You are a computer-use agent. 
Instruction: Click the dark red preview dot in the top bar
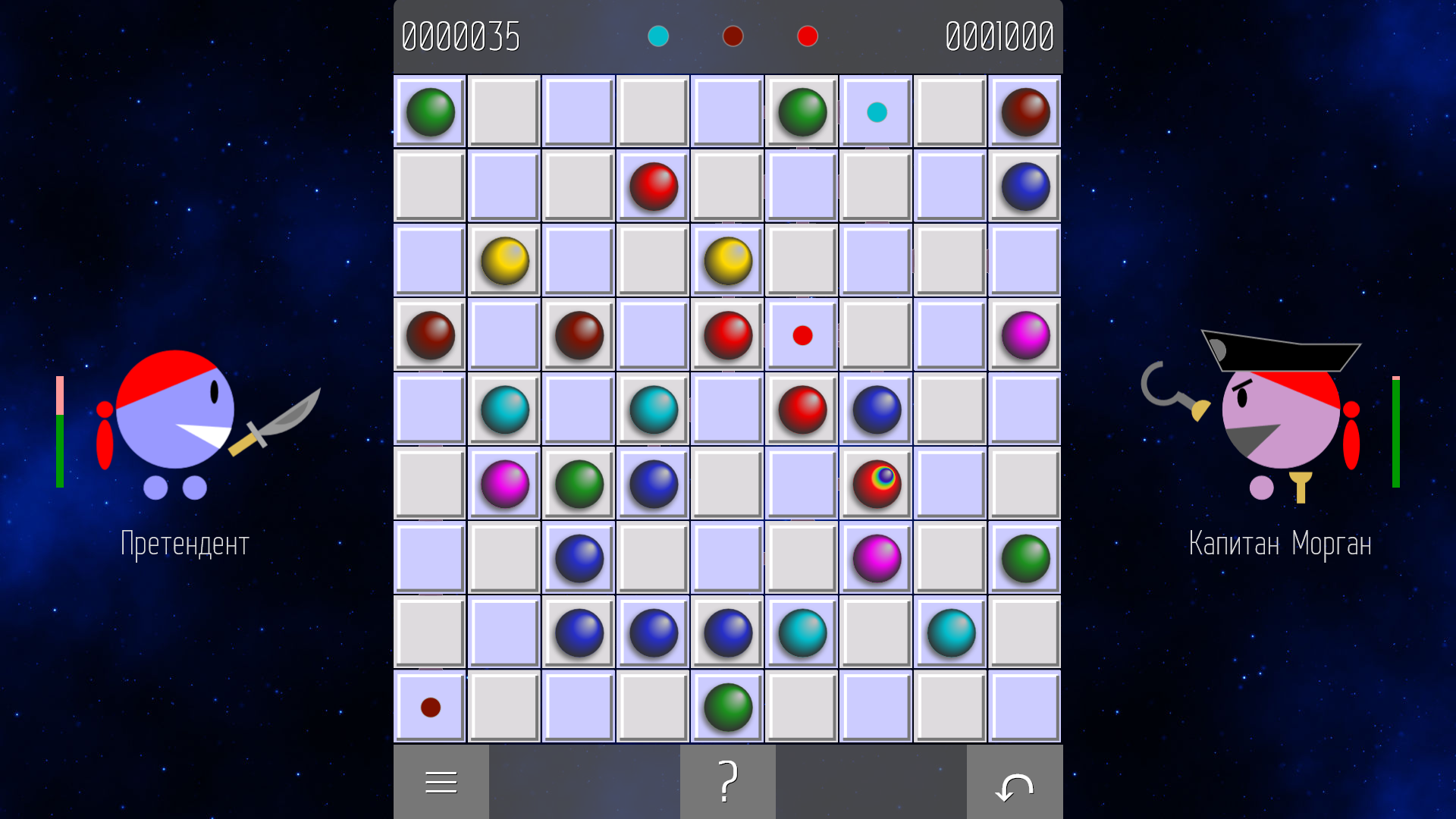click(733, 36)
